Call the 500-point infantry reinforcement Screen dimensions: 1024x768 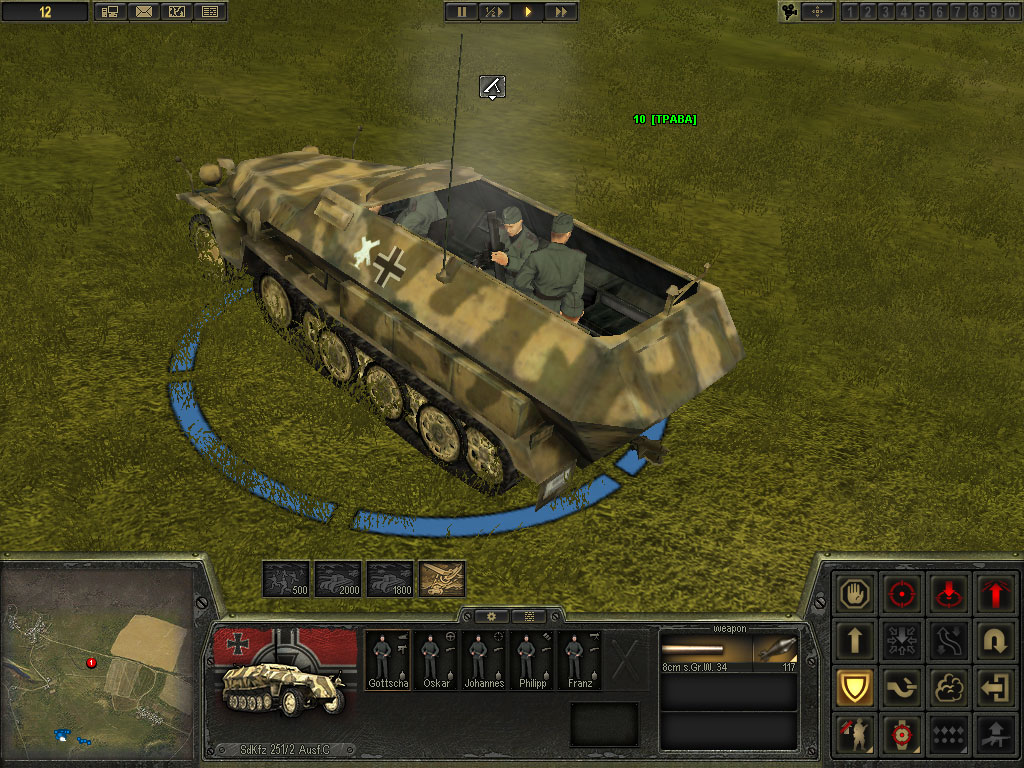click(x=285, y=579)
